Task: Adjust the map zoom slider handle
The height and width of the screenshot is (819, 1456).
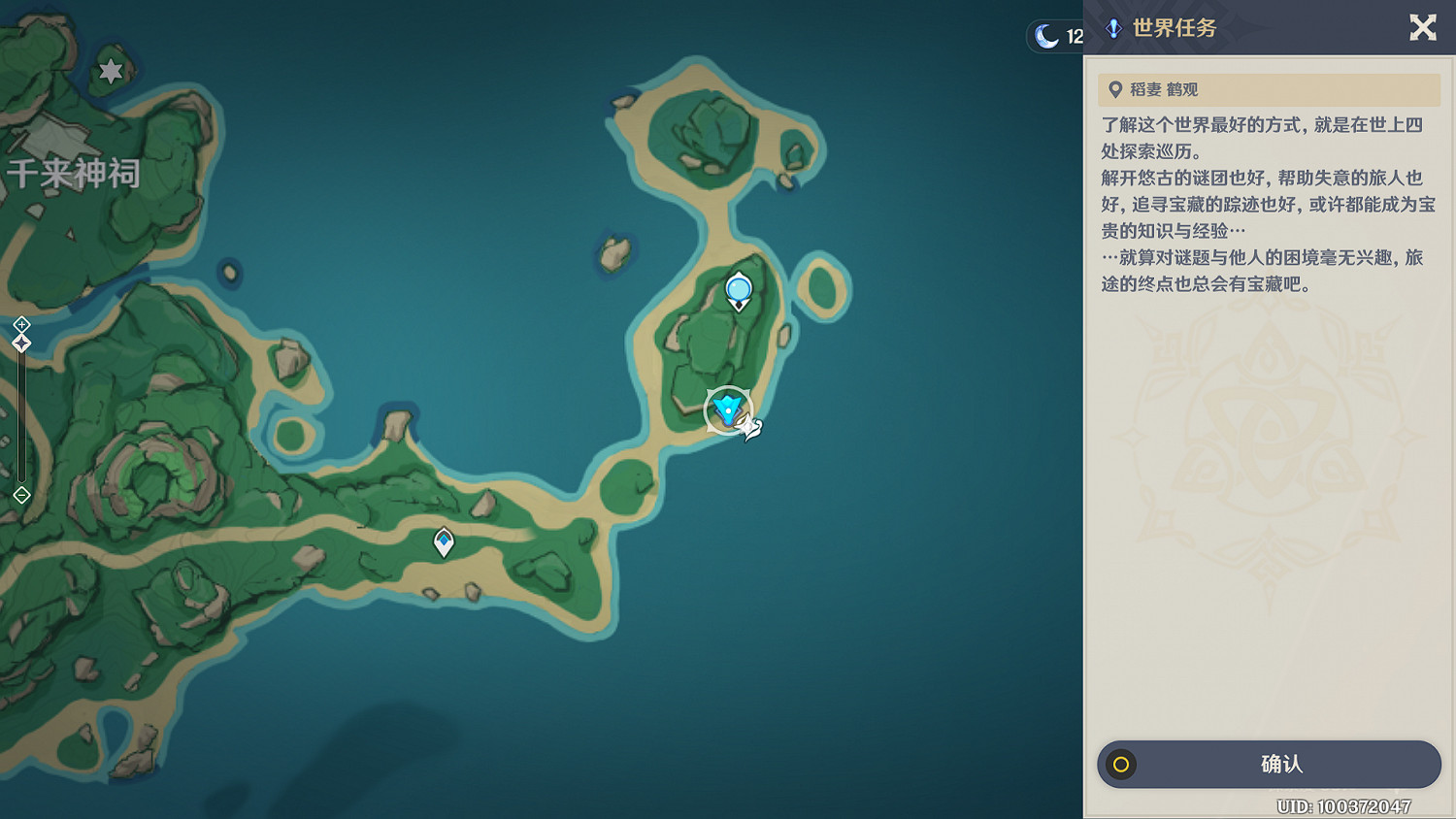Action: (x=21, y=344)
